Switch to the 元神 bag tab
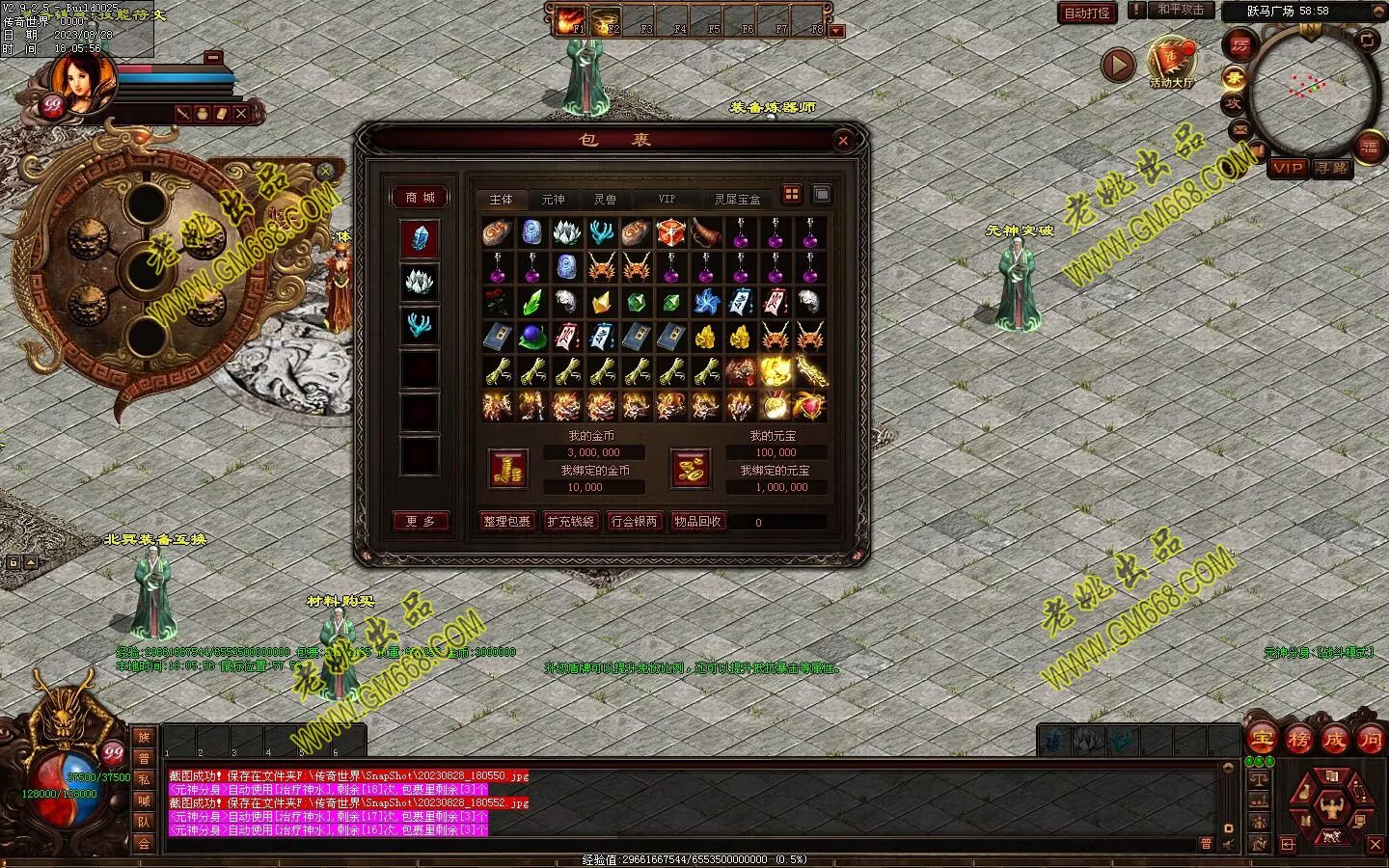Image resolution: width=1389 pixels, height=868 pixels. (553, 200)
